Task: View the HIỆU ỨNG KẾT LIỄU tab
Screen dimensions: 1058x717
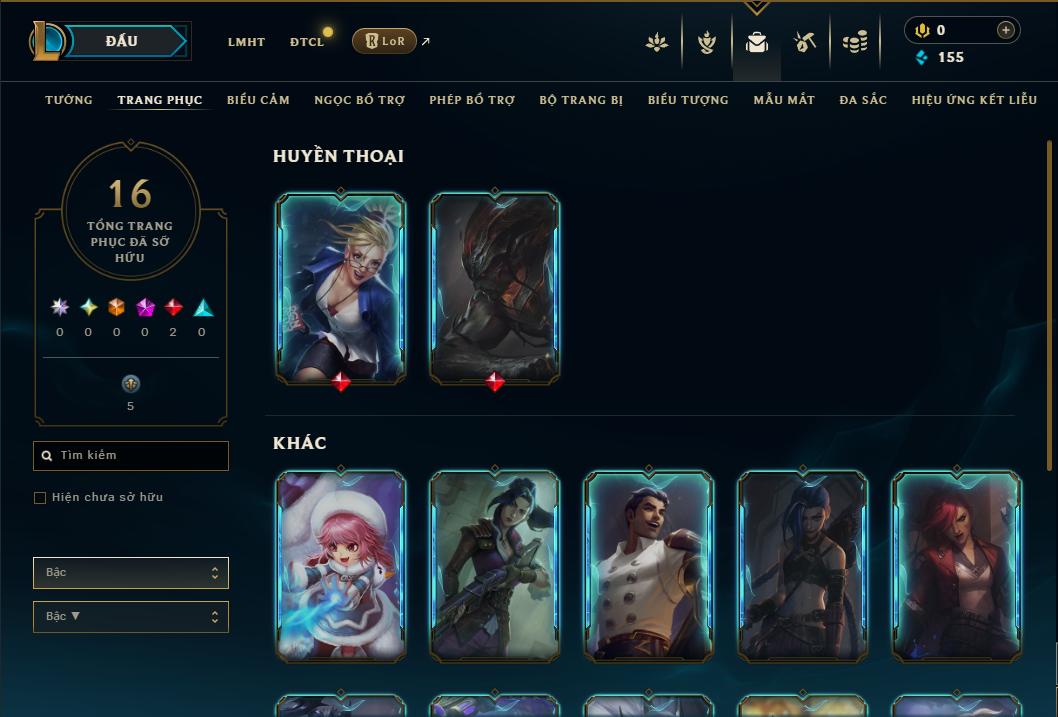Action: (974, 100)
